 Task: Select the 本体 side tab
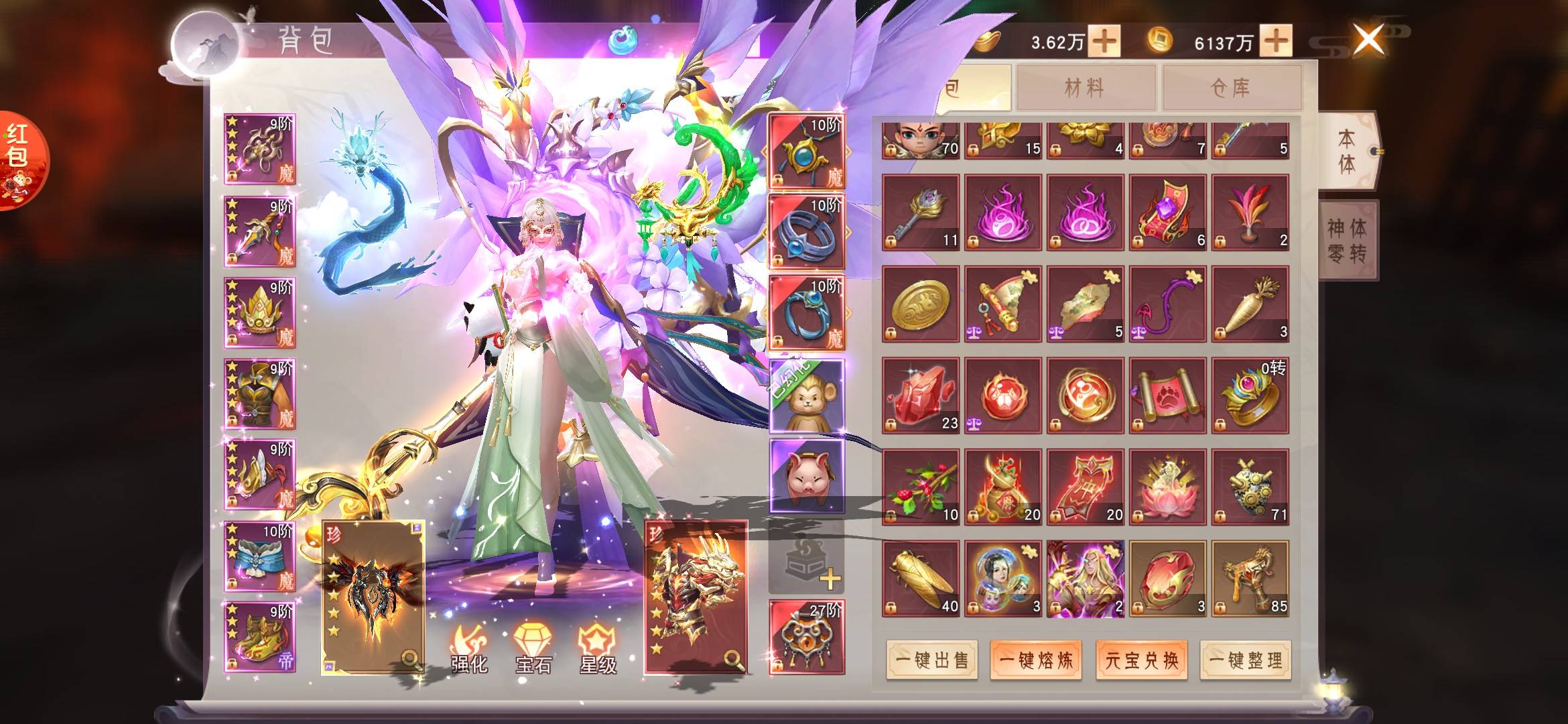pyautogui.click(x=1347, y=152)
